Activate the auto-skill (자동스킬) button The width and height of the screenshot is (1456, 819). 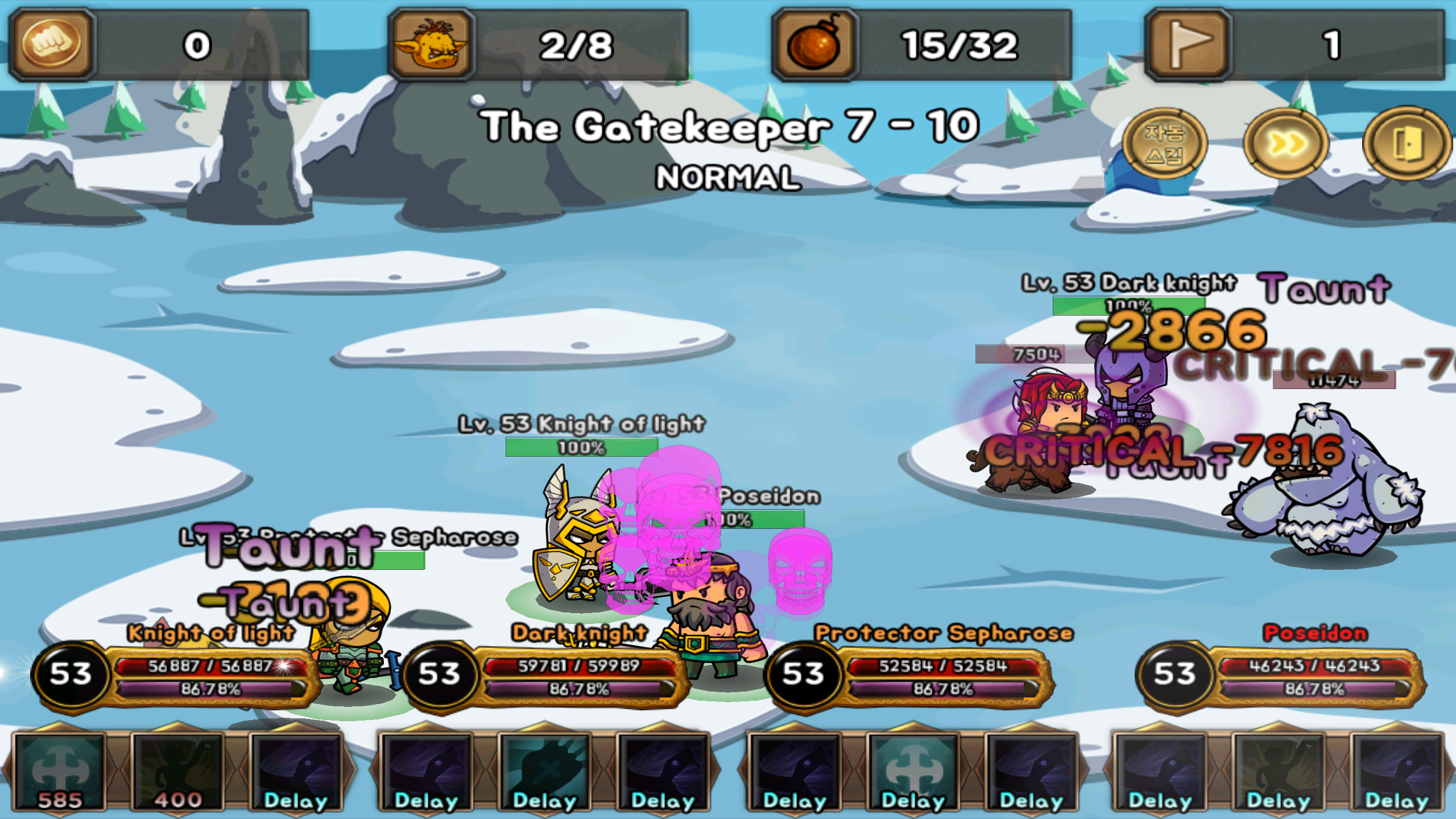click(x=1167, y=143)
